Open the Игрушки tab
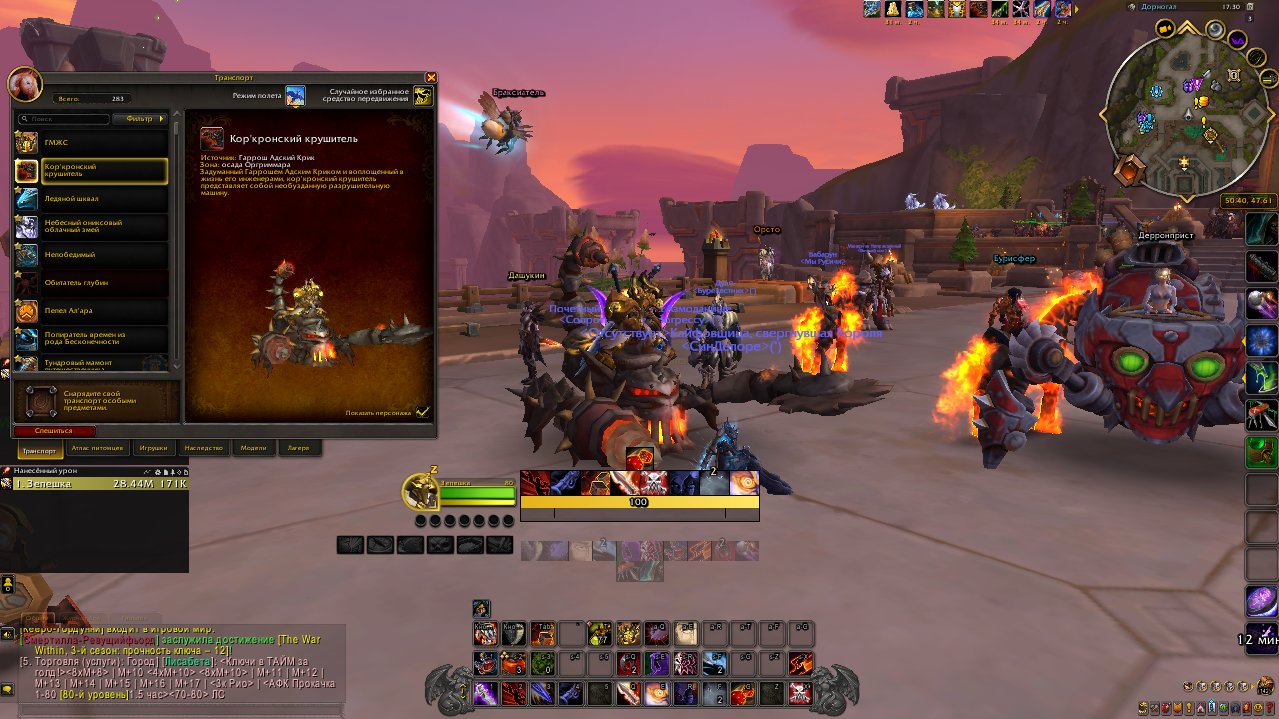The height and width of the screenshot is (719, 1279). point(154,448)
